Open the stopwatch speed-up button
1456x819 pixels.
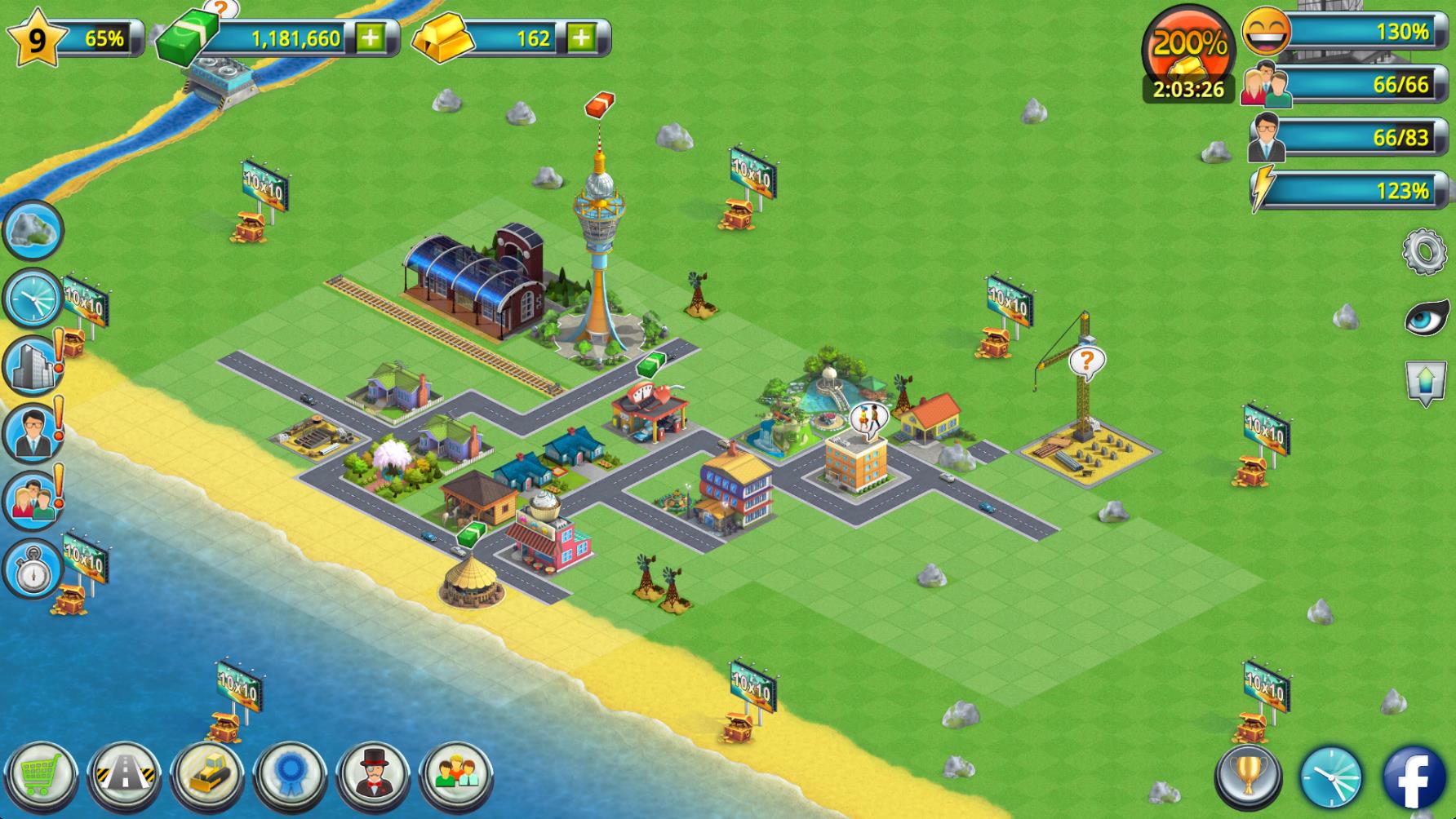33,569
